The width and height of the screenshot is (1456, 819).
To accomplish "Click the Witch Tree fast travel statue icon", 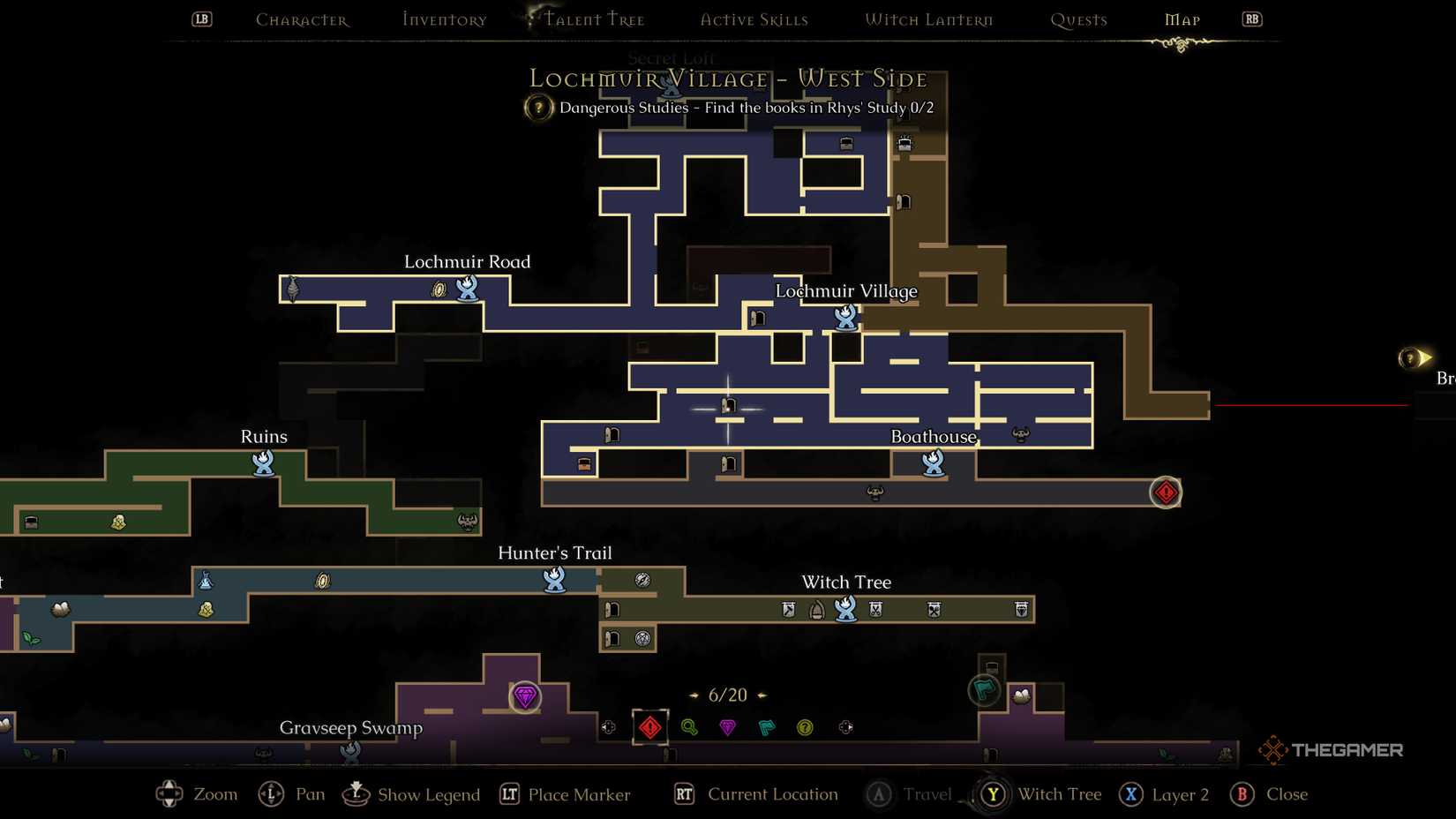I will pos(845,609).
